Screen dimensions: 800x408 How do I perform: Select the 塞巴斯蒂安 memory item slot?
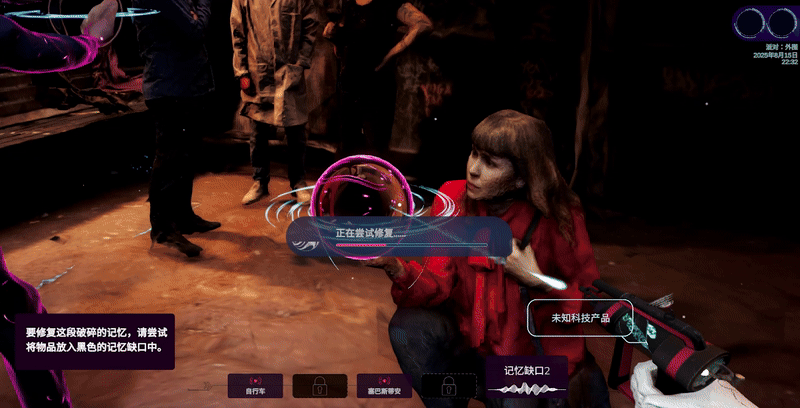pyautogui.click(x=384, y=386)
